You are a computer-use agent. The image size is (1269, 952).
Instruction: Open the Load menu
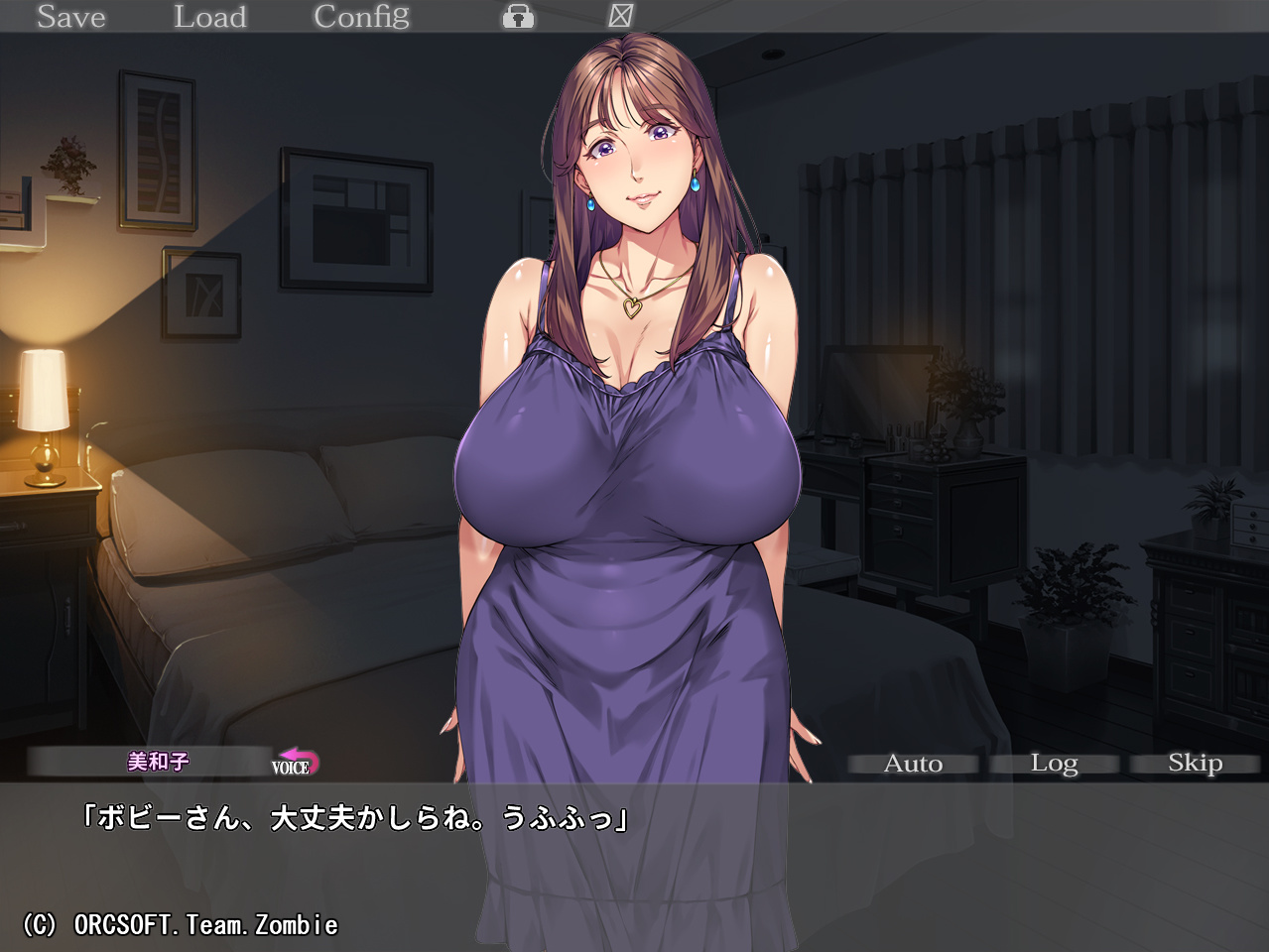click(x=209, y=17)
